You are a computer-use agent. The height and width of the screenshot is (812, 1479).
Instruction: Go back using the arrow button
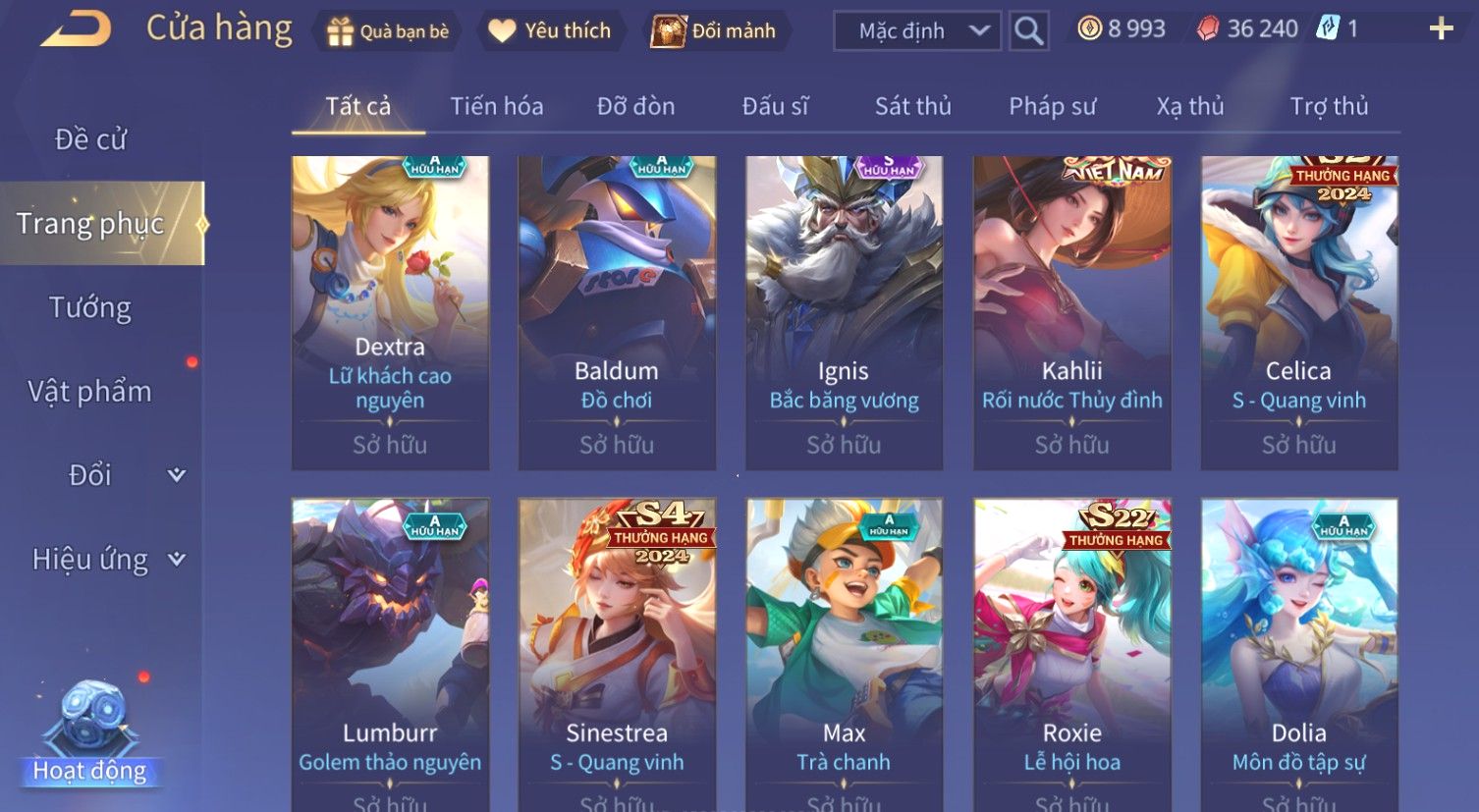click(x=76, y=29)
